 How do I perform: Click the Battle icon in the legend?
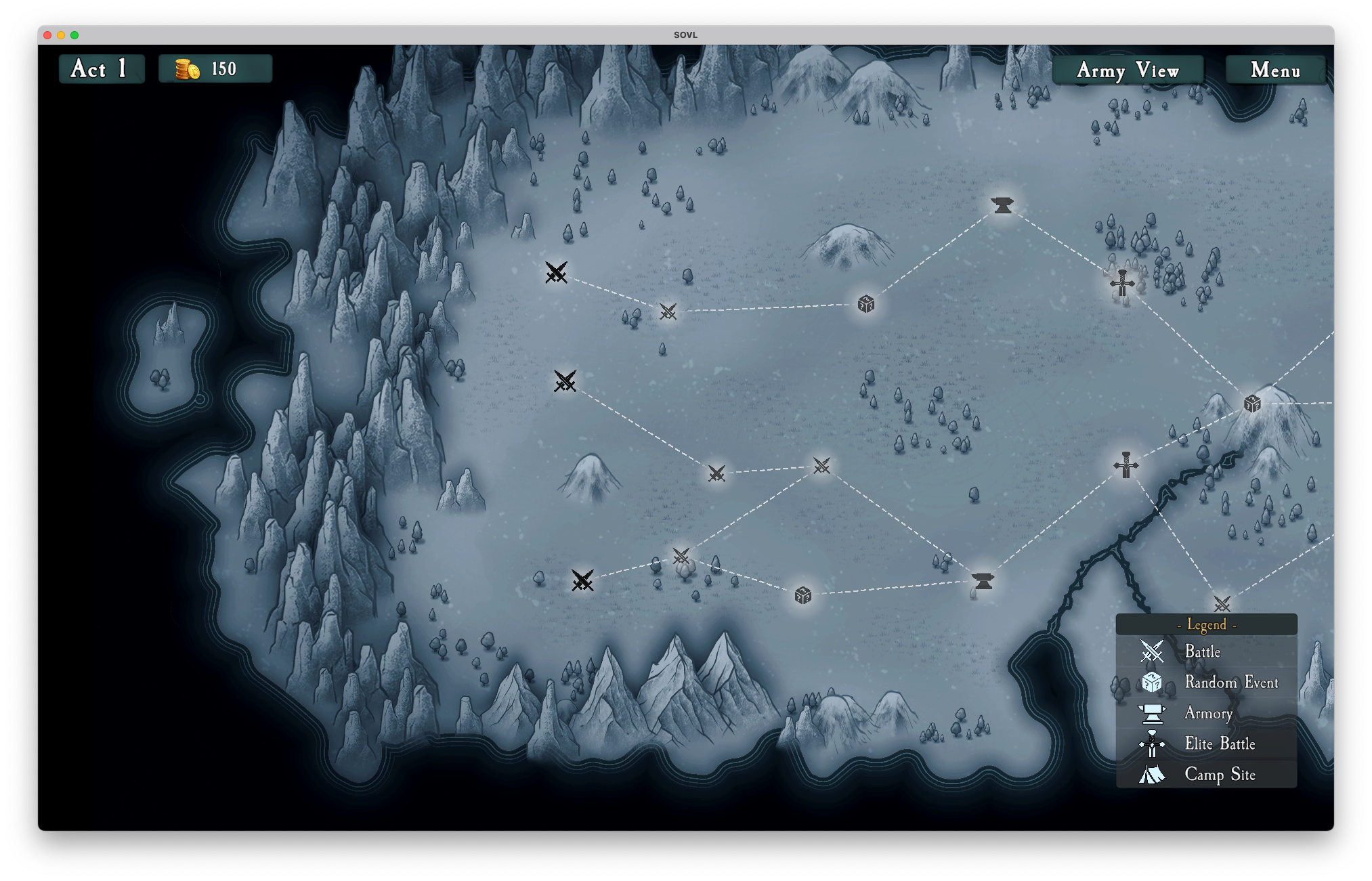(x=1151, y=652)
